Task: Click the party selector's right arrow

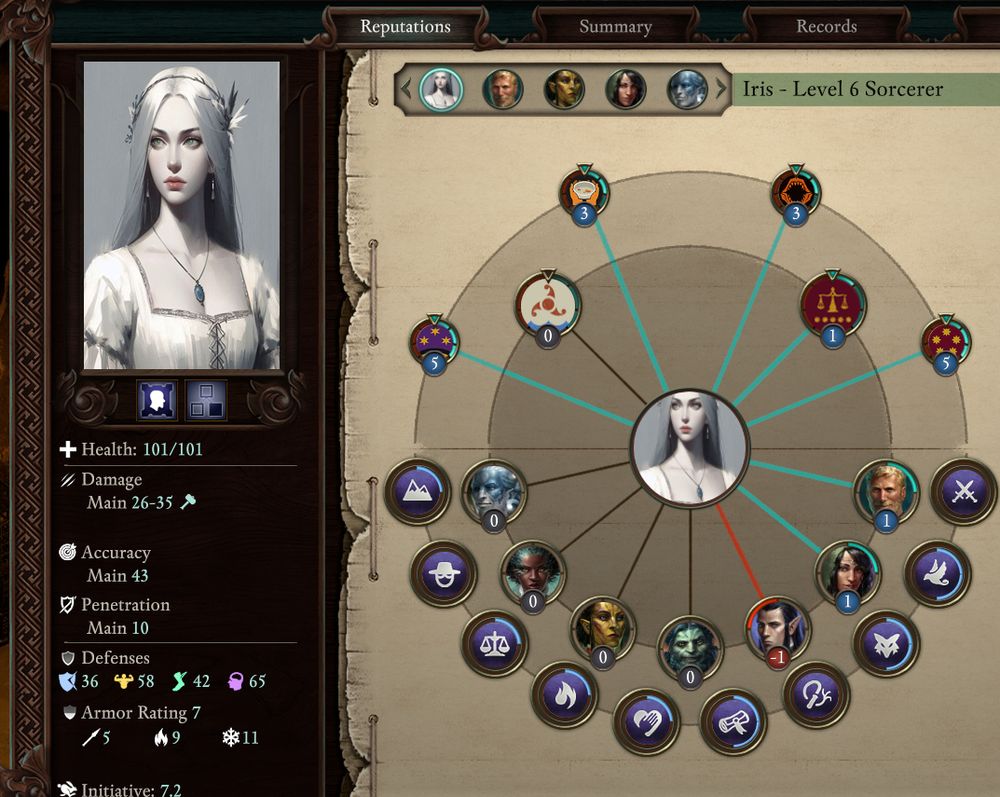Action: [x=721, y=89]
